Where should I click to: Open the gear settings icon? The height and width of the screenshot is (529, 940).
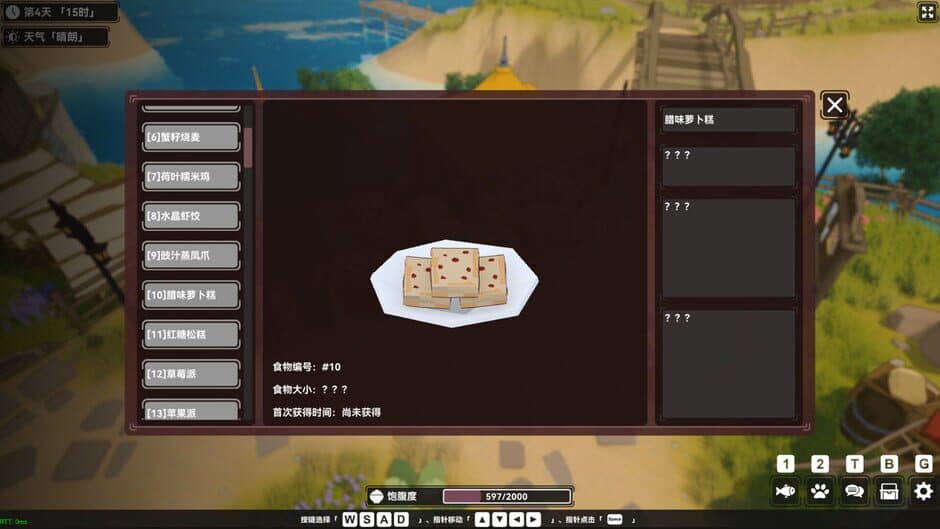pyautogui.click(x=923, y=491)
